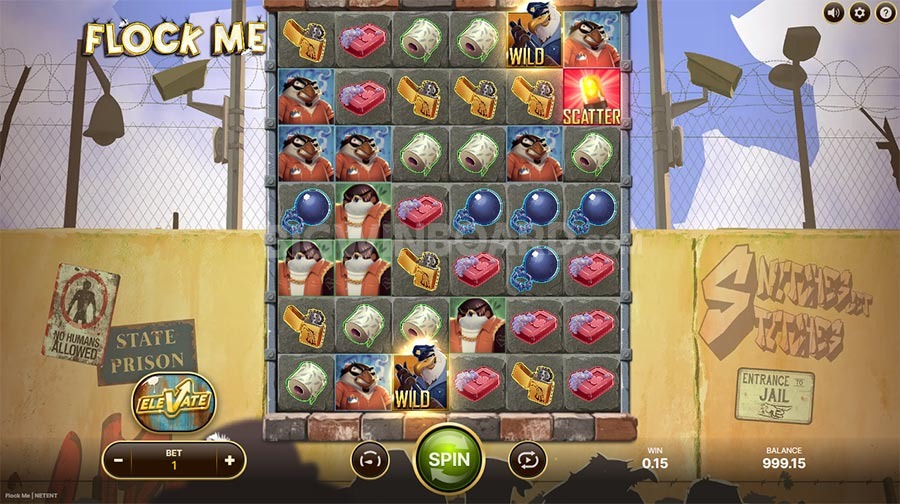This screenshot has height=504, width=900.
Task: Decrease the bet with the minus button
Action: (x=119, y=461)
